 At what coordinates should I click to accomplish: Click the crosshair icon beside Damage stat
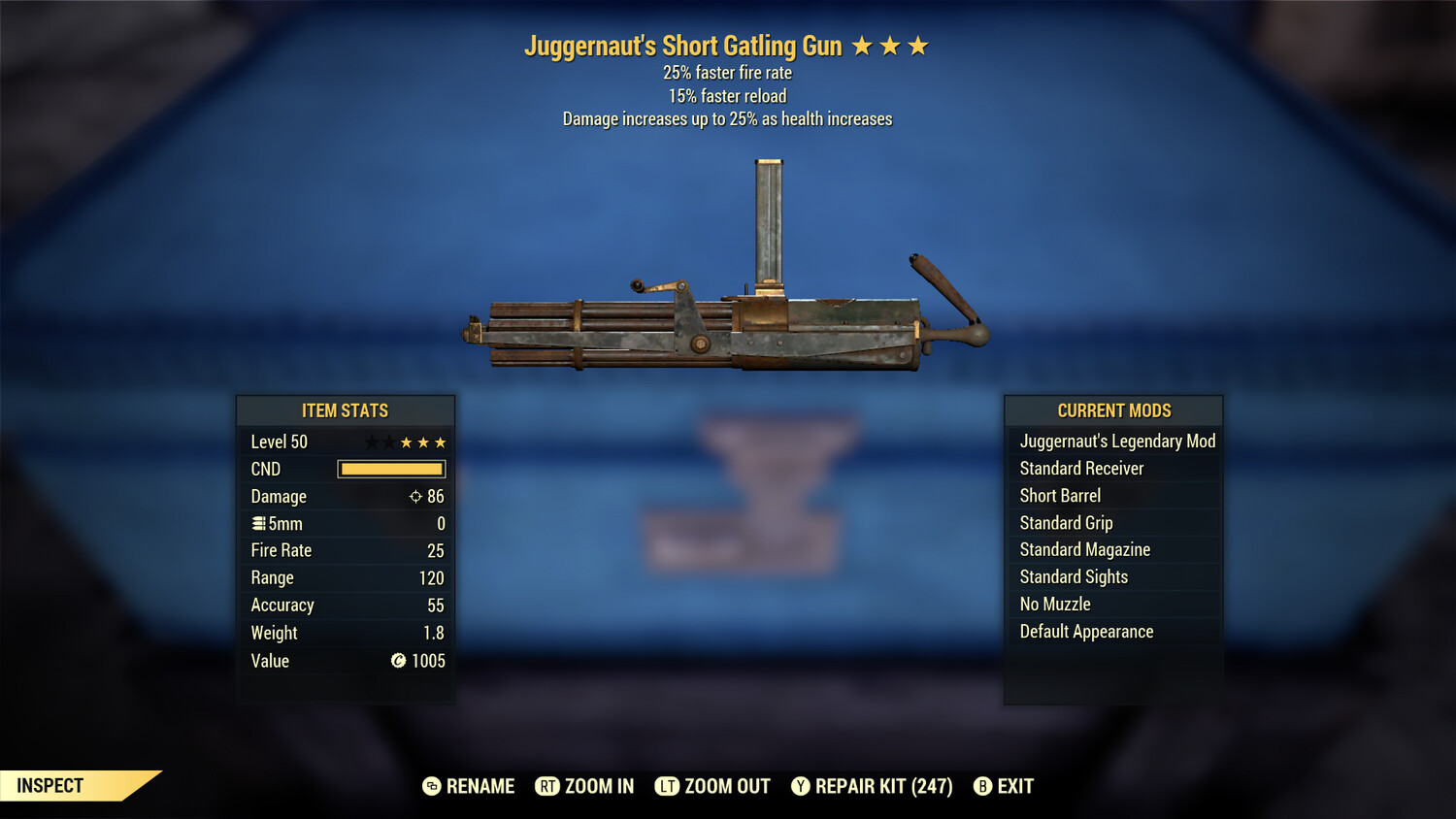pyautogui.click(x=415, y=496)
